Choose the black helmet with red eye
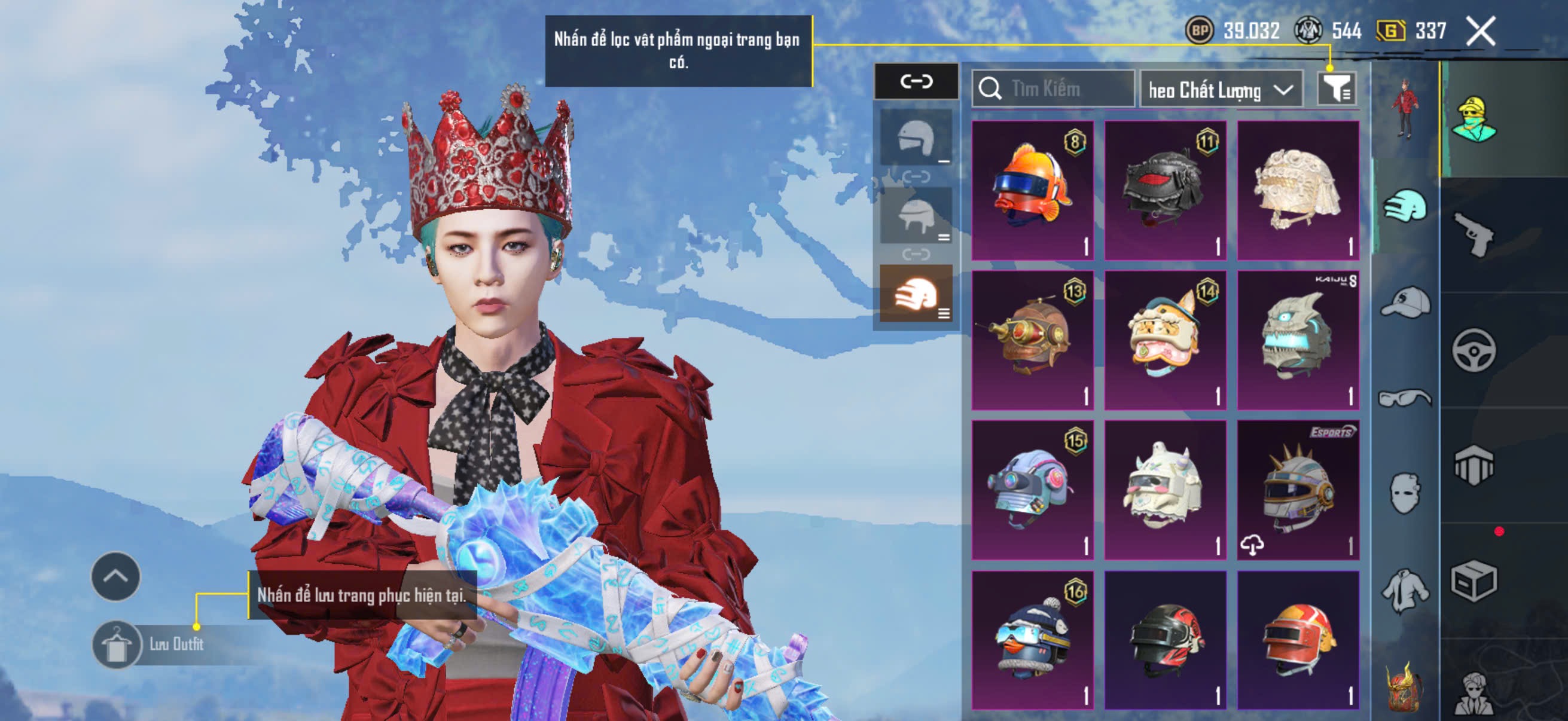The width and height of the screenshot is (1568, 721). coord(1165,191)
